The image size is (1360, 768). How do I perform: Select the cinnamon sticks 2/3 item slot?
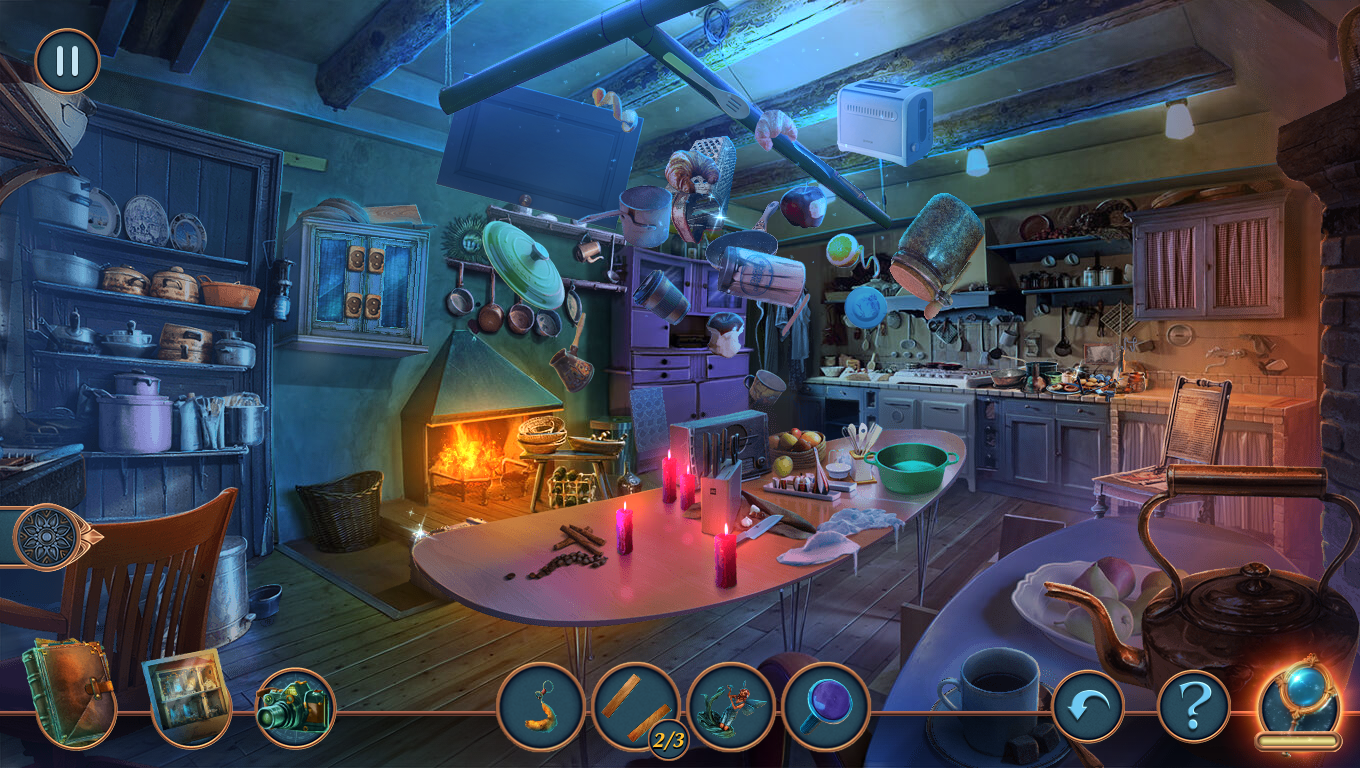pyautogui.click(x=636, y=706)
